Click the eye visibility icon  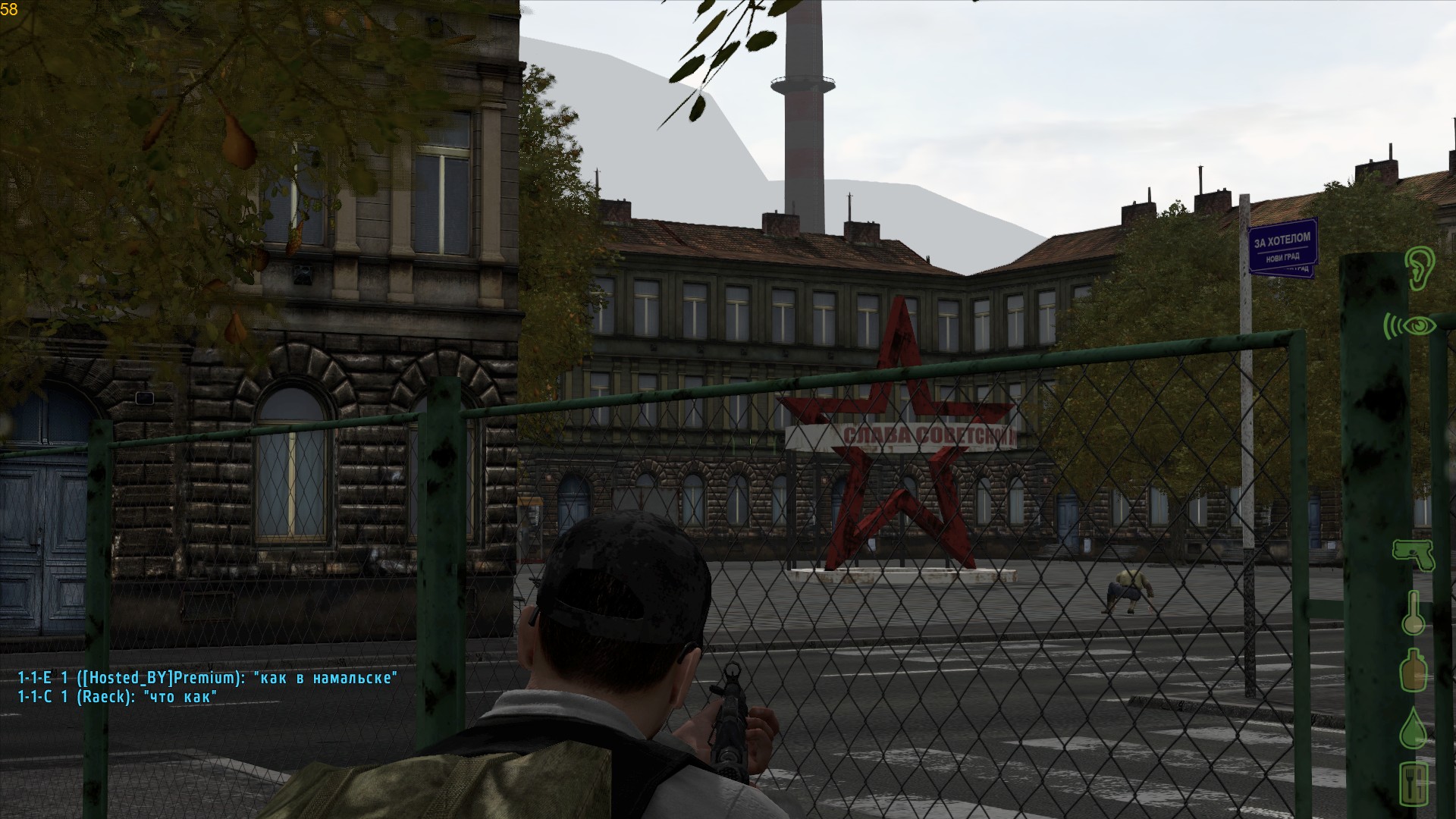coord(1410,326)
